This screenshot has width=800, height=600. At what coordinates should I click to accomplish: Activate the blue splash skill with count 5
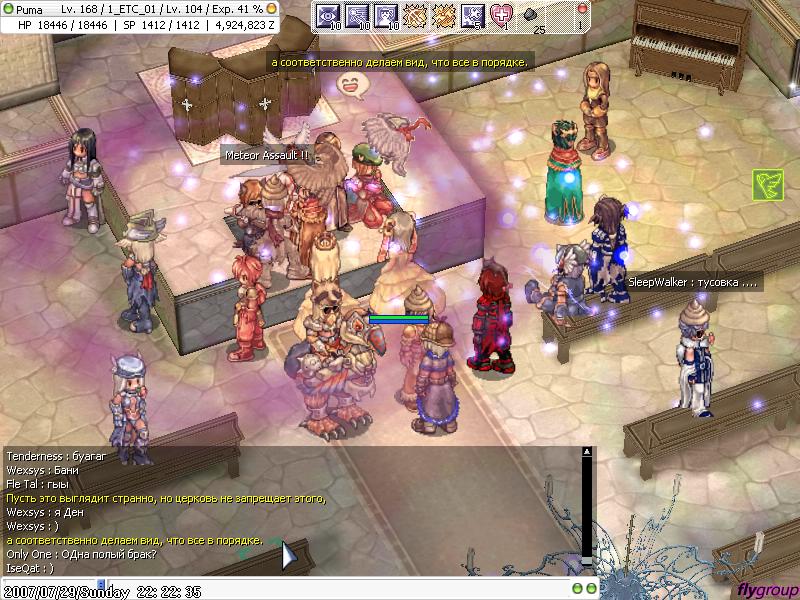(473, 15)
